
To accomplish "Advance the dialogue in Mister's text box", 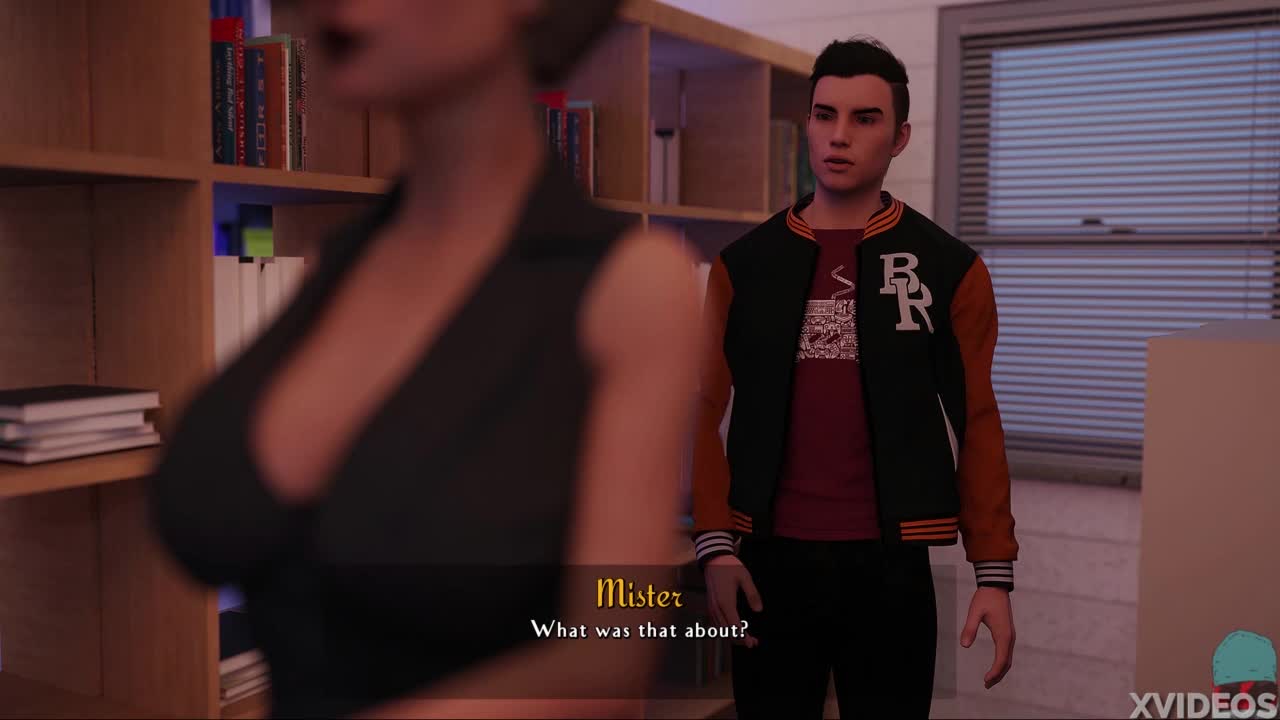I will pos(639,629).
